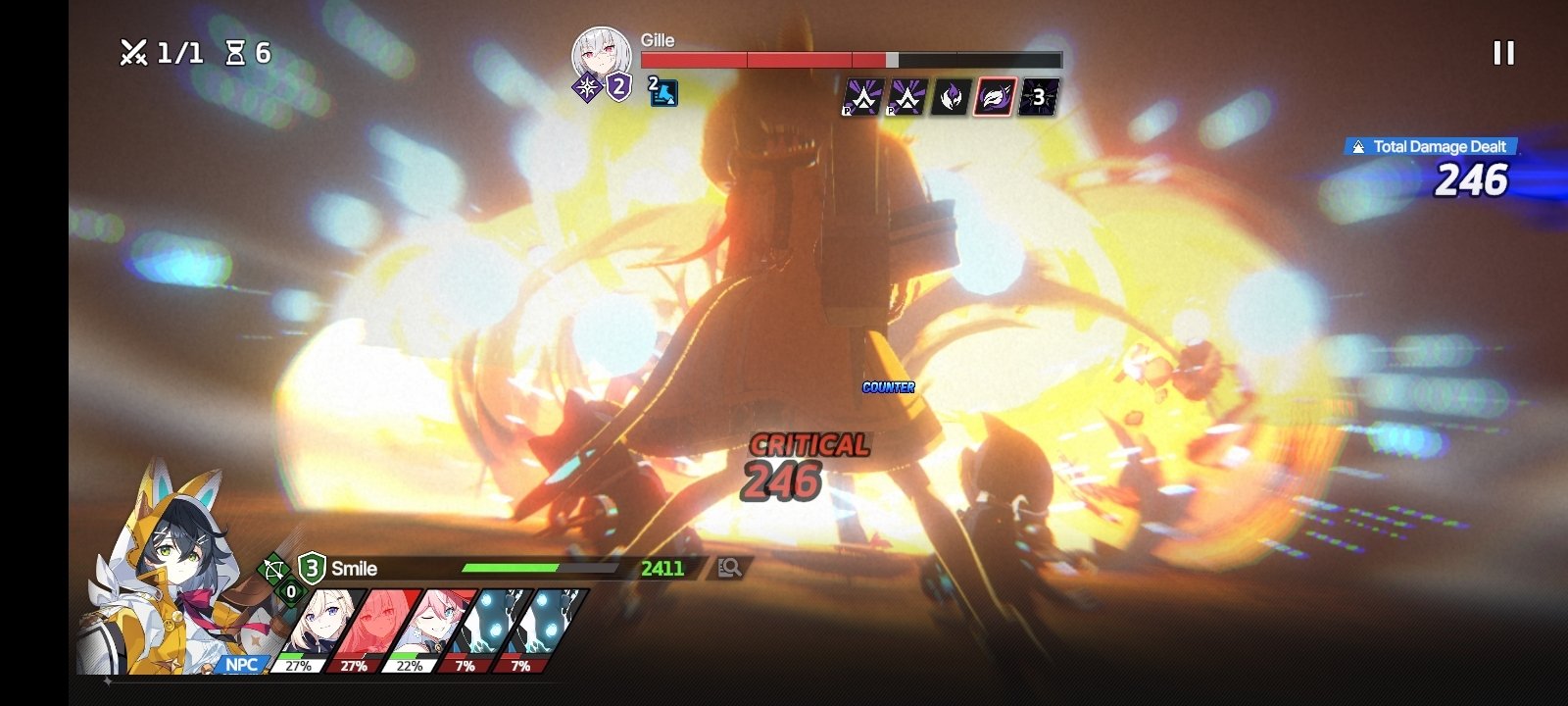Check Smile's green bow class icon

click(x=273, y=569)
